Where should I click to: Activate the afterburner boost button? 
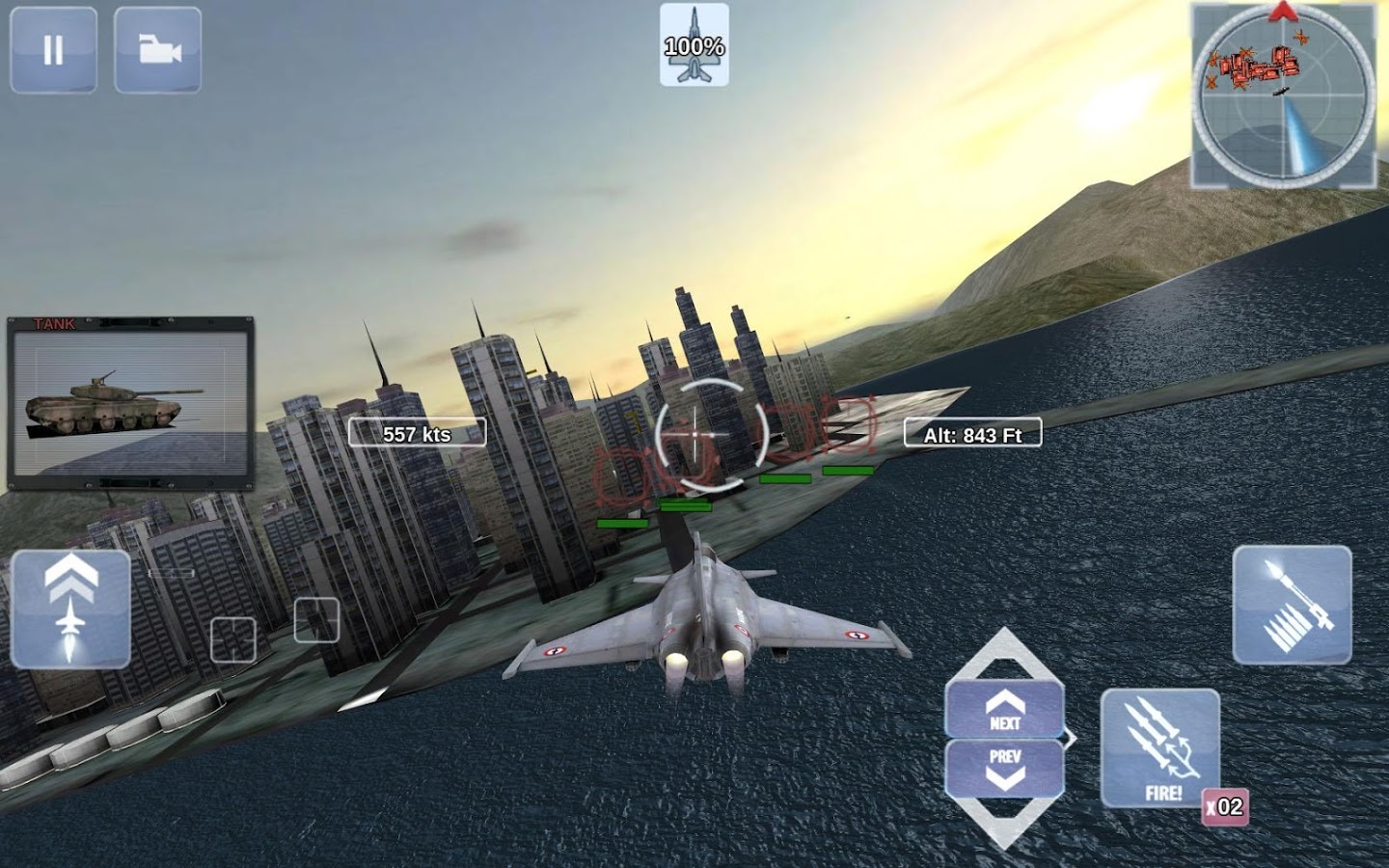coord(70,609)
